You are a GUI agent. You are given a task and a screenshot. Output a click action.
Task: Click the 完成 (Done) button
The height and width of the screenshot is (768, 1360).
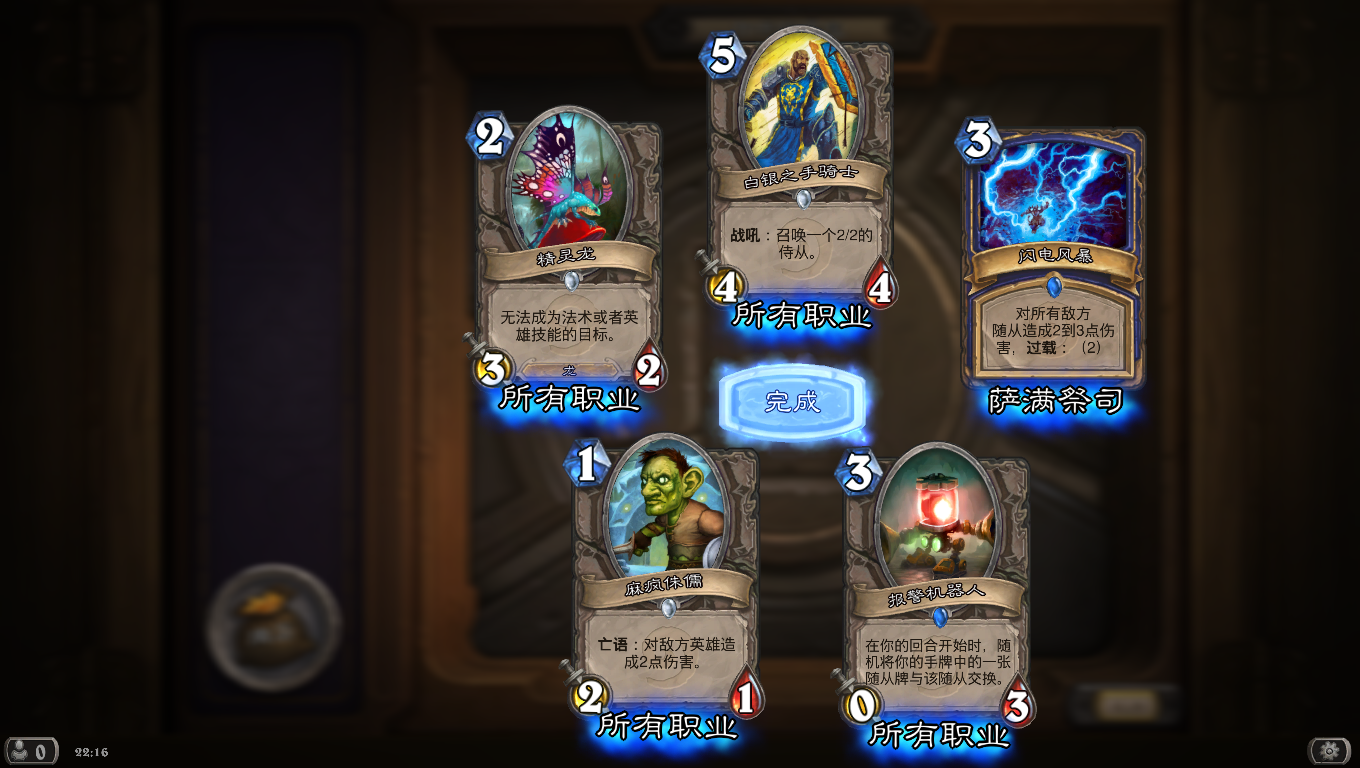792,402
